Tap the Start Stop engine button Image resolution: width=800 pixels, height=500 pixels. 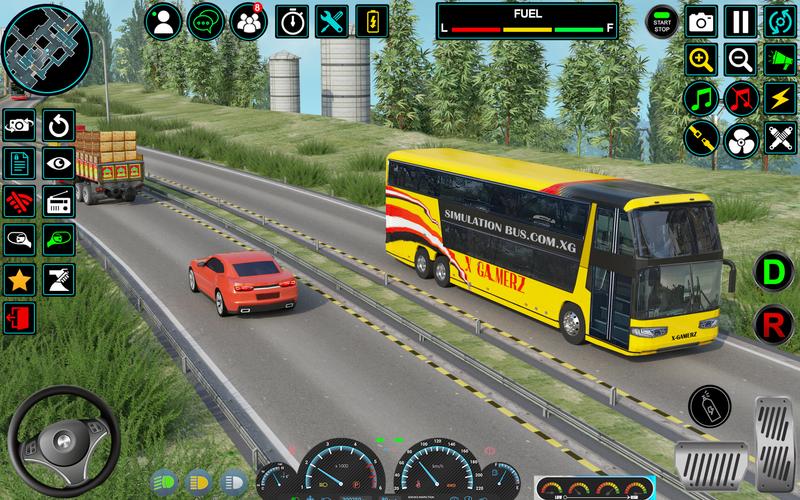(x=661, y=20)
